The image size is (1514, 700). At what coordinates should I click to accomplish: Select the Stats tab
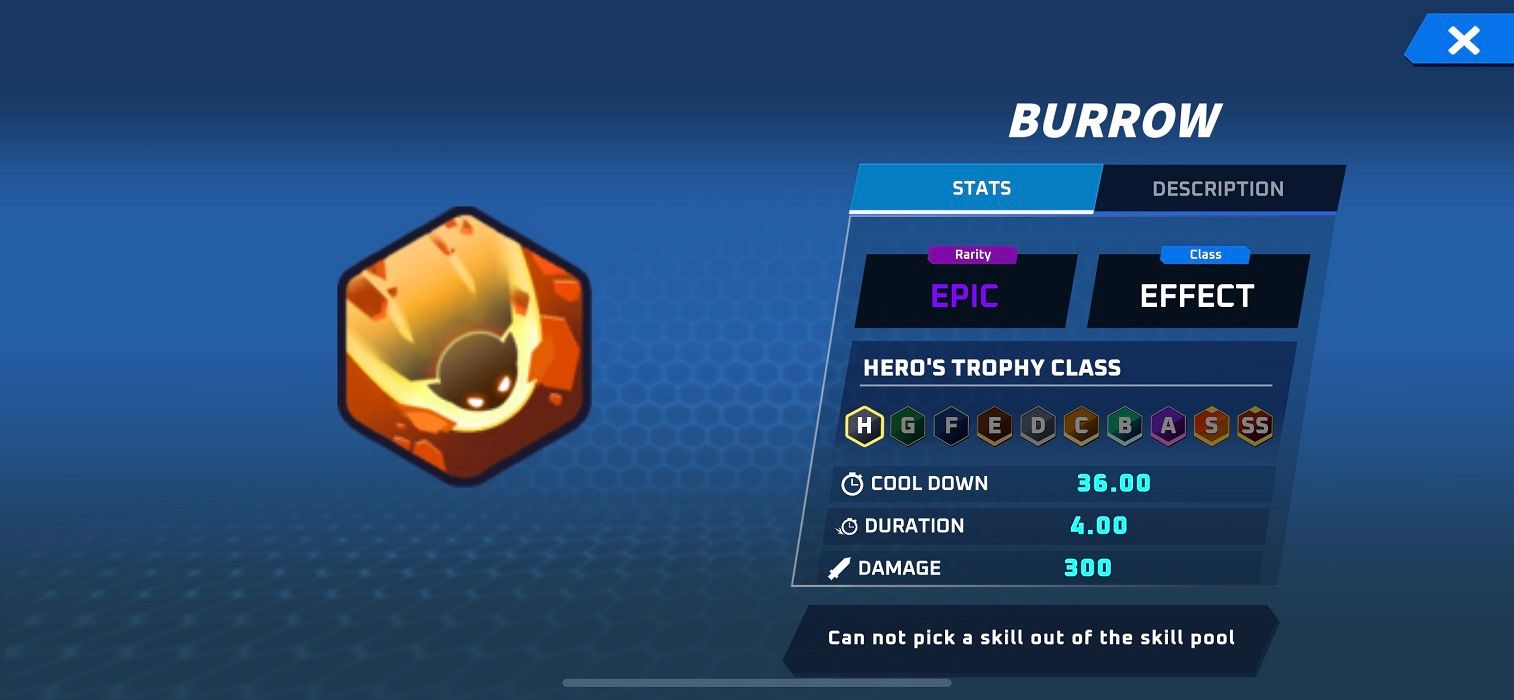tap(980, 188)
